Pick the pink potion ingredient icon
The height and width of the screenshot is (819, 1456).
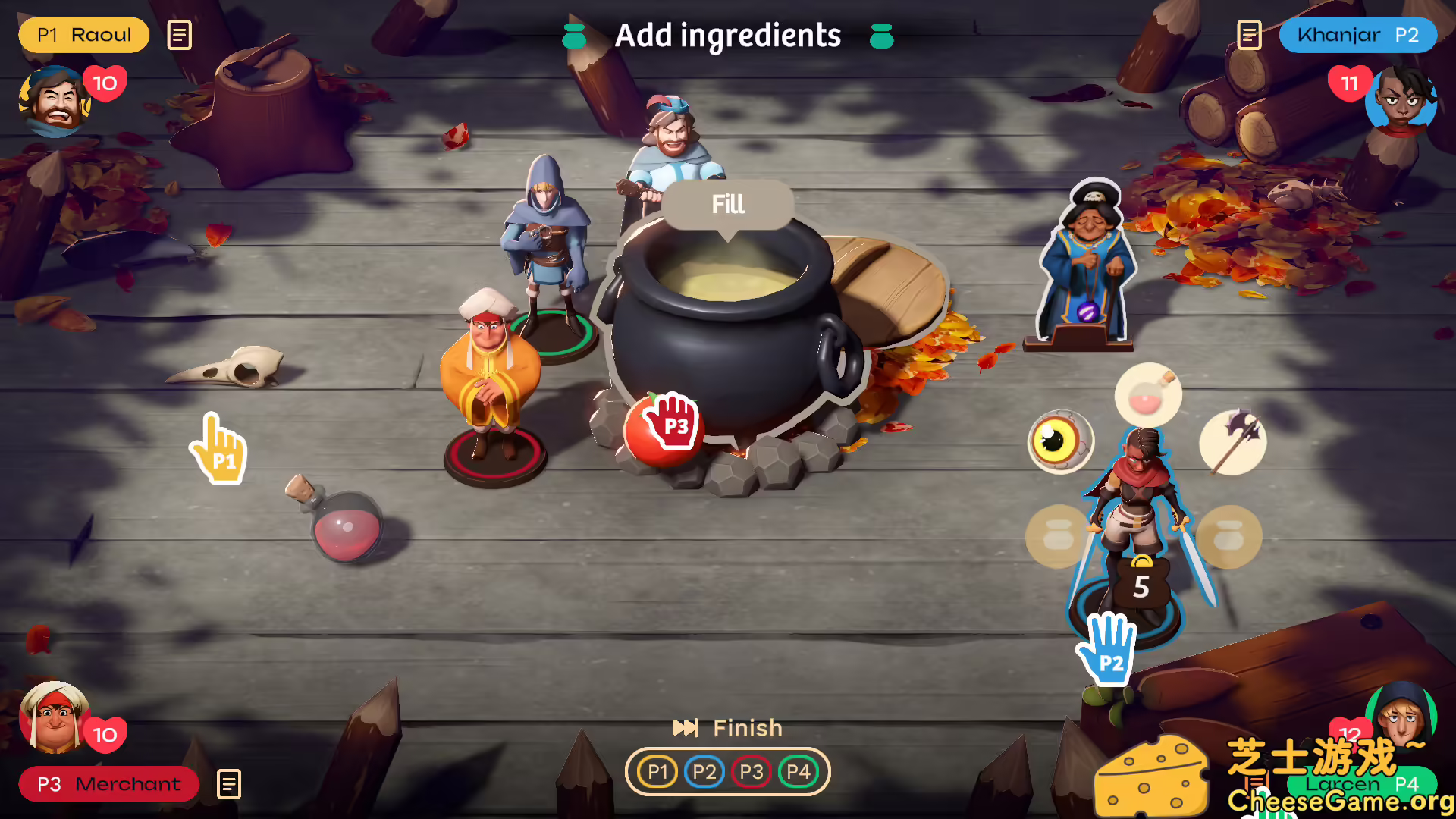[1147, 394]
